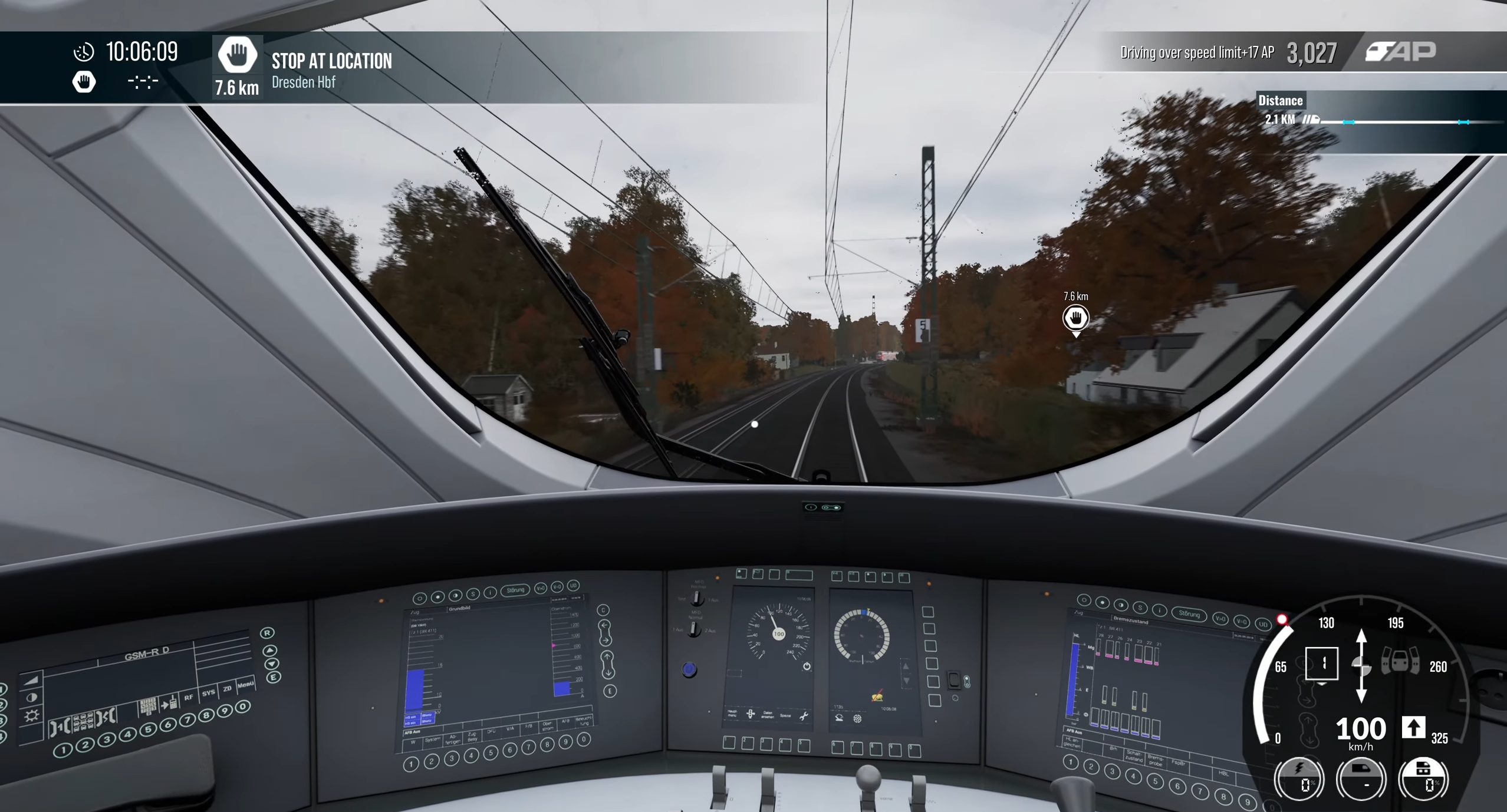The width and height of the screenshot is (1507, 812).
Task: Click the Distance track progress bar
Action: point(1409,122)
